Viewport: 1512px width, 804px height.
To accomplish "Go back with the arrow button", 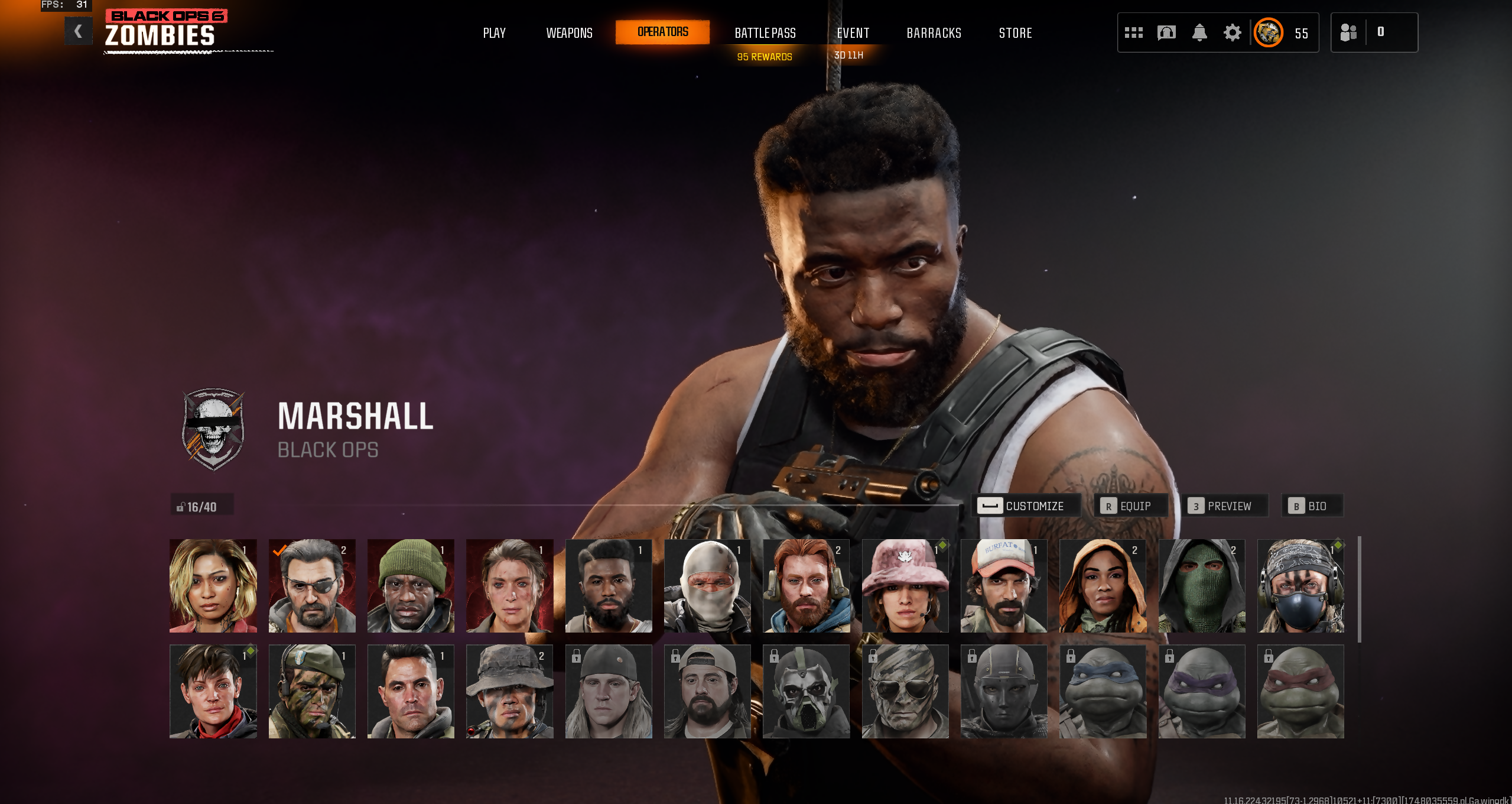I will 78,31.
